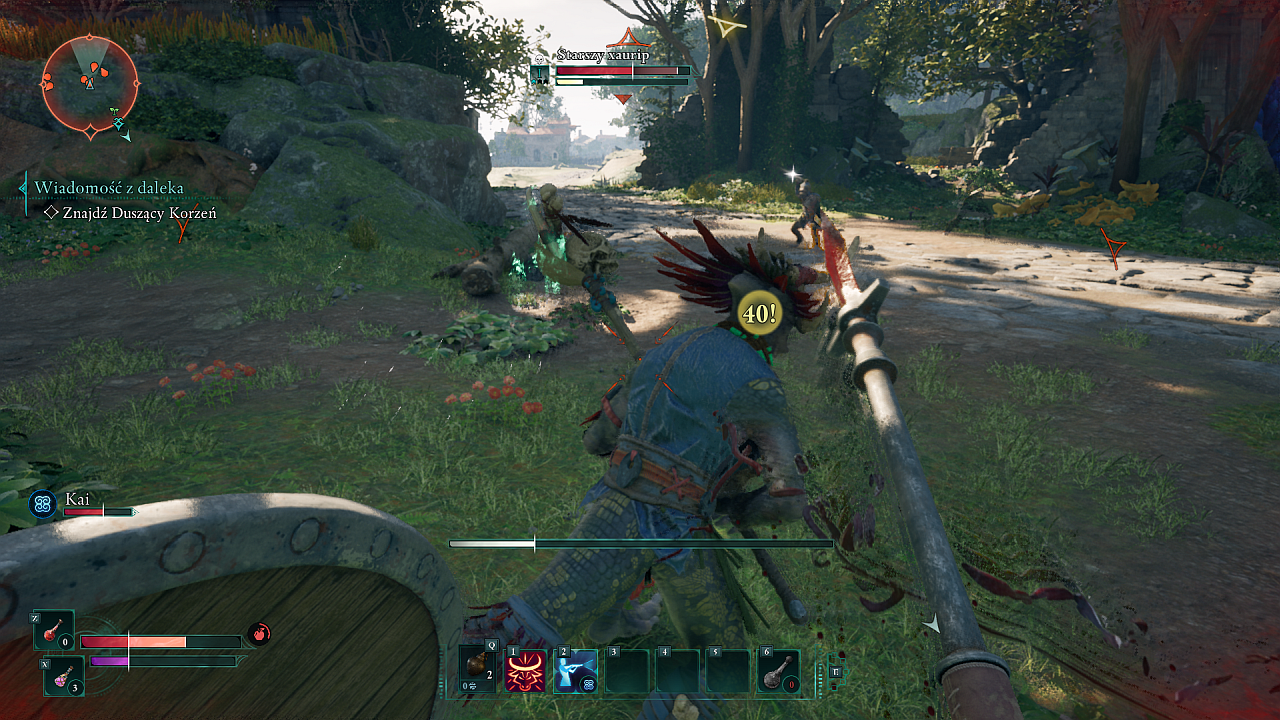Click companion Kai's blue ability icon
The height and width of the screenshot is (720, 1280).
(42, 505)
